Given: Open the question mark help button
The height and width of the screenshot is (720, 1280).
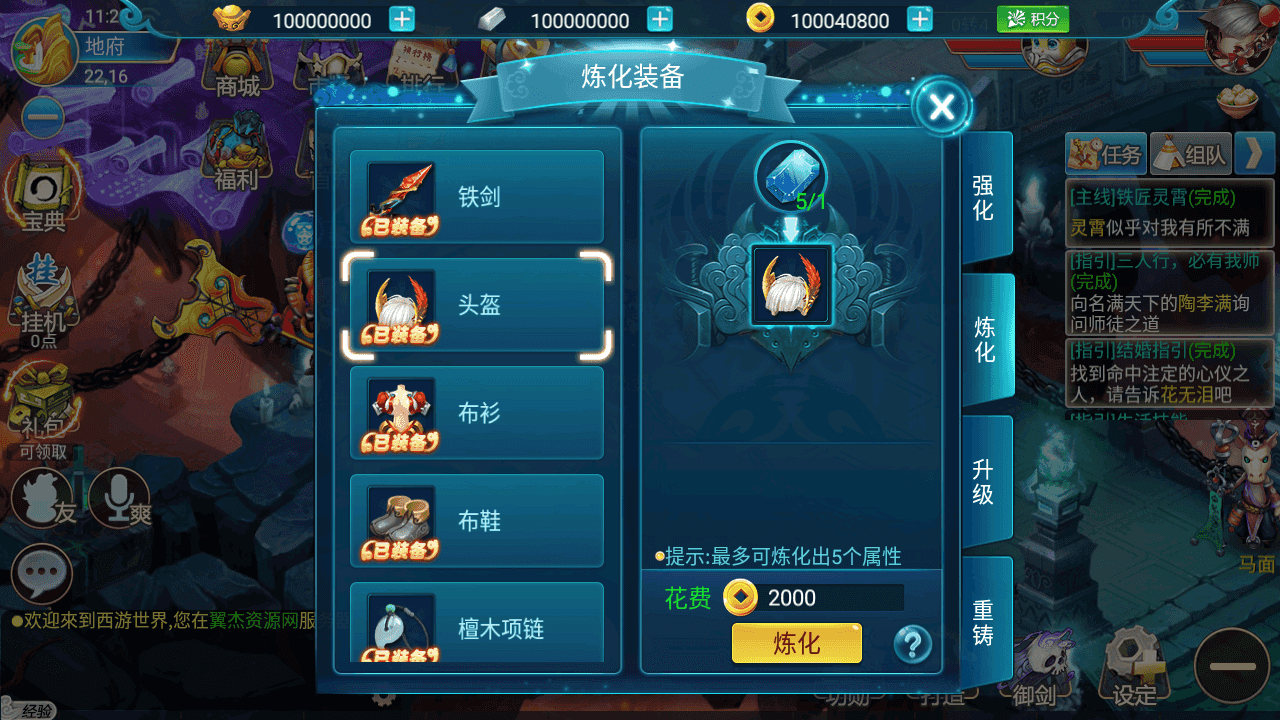Looking at the screenshot, I should click(x=912, y=643).
